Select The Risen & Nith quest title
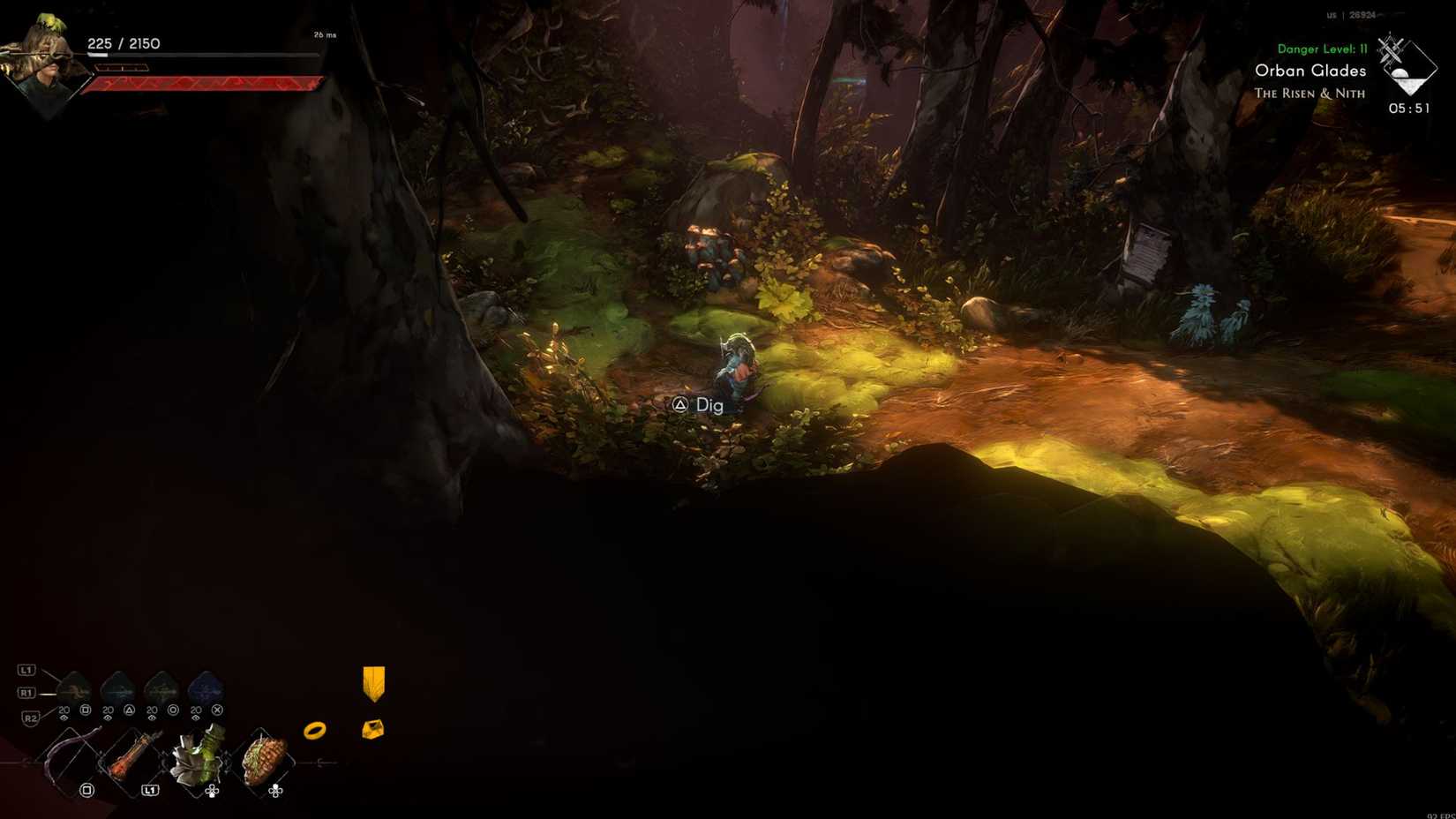 (1308, 93)
